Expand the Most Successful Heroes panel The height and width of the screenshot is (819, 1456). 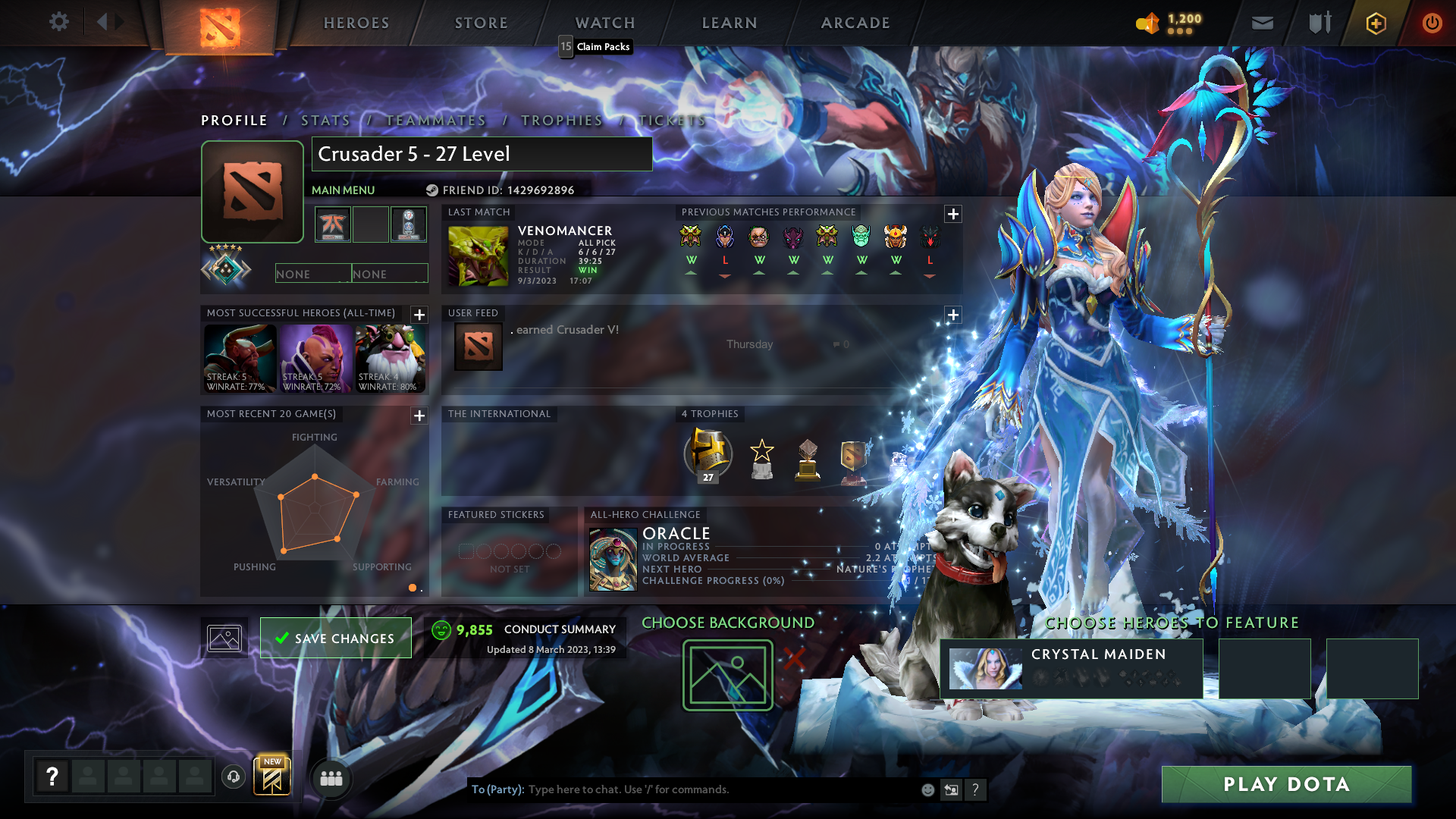tap(418, 313)
